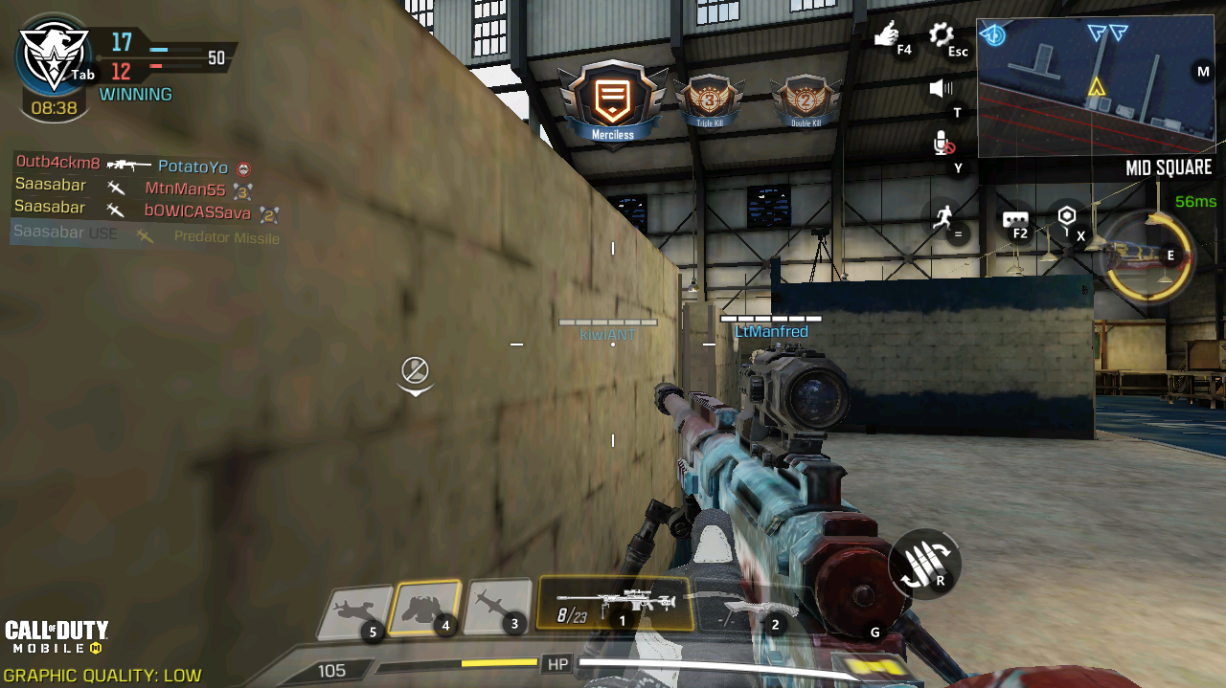
Task: Call in the aircraft scorestreak
Action: point(353,611)
